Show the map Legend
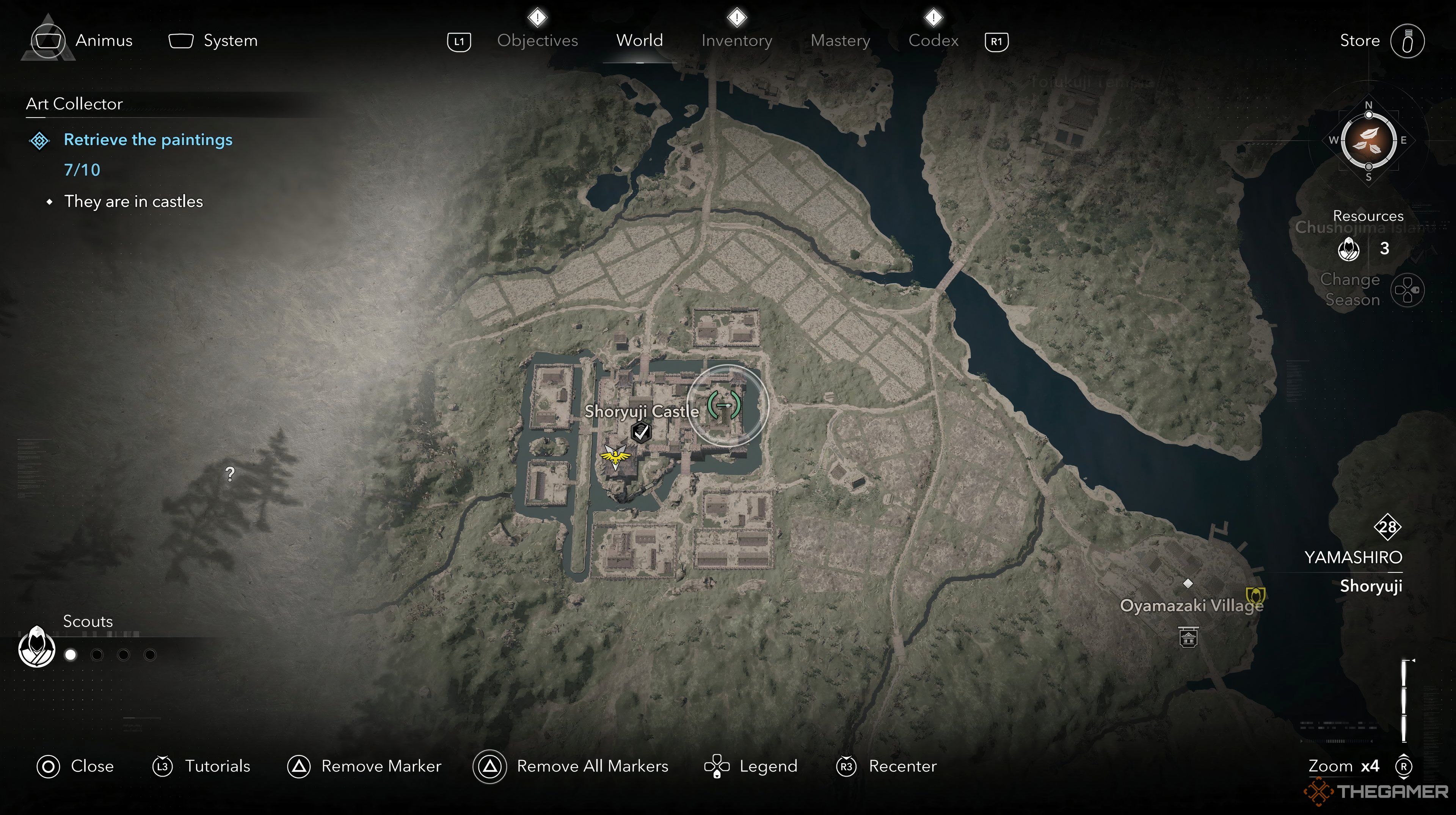 pos(767,766)
